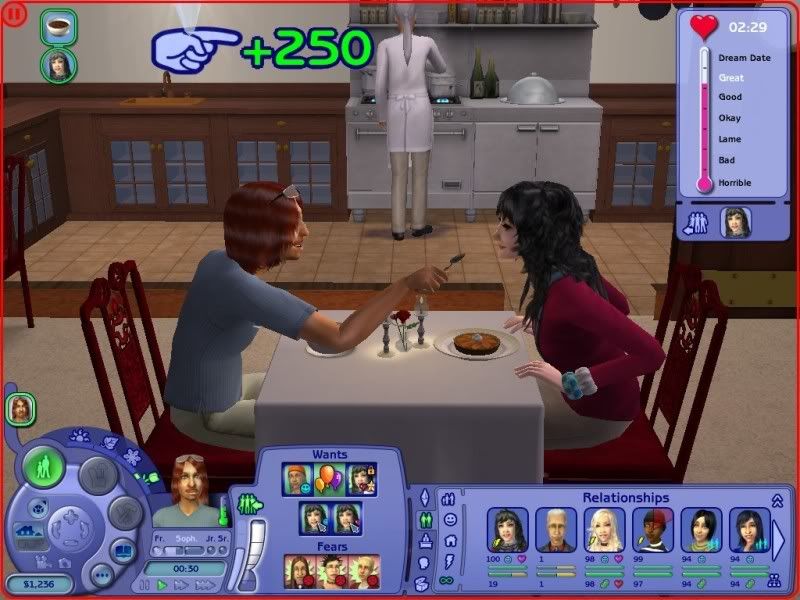Open the family tree icon in Relationships
Screen dimensions: 800x600
pyautogui.click(x=773, y=579)
